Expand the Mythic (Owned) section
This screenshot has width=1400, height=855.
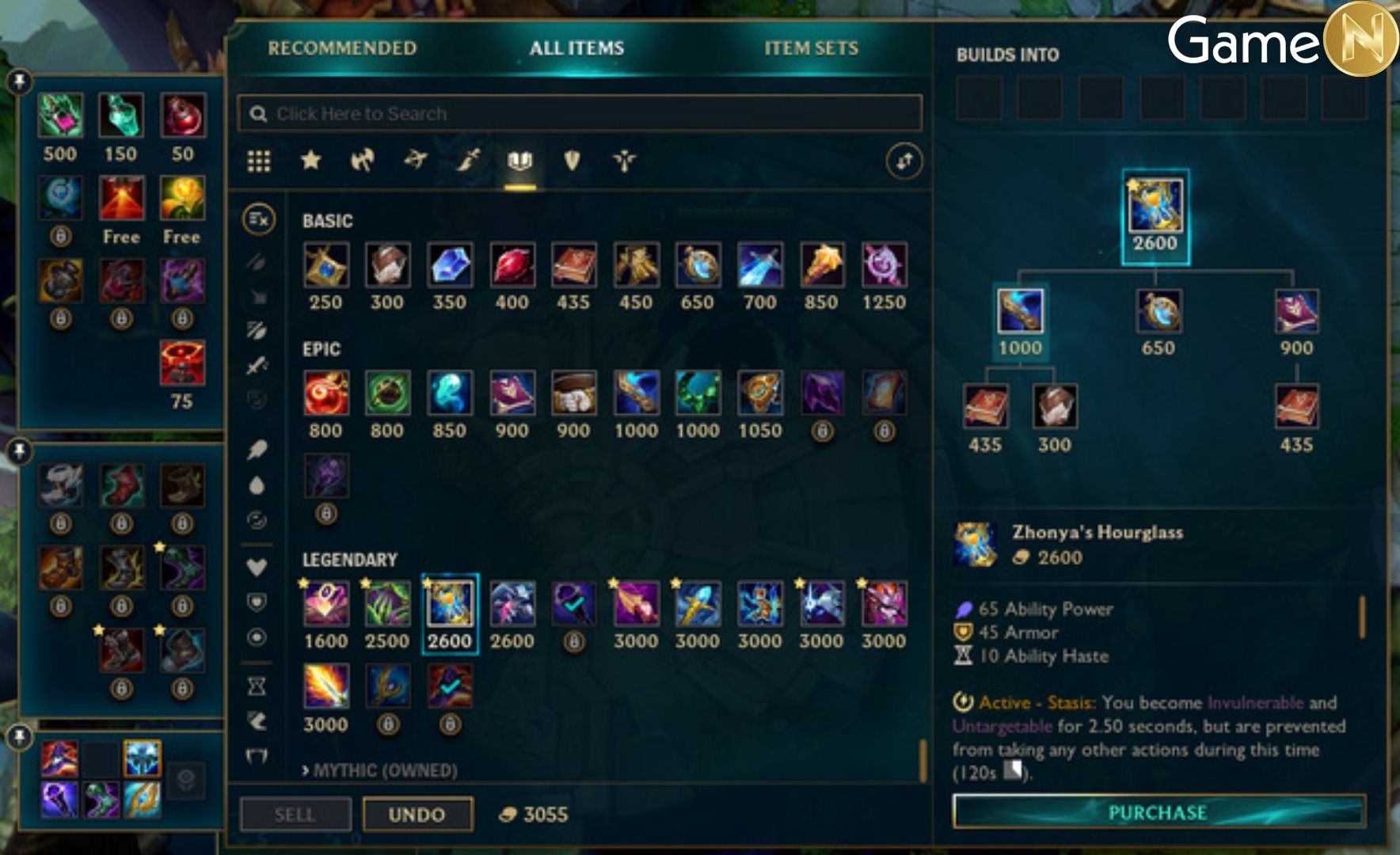(379, 770)
